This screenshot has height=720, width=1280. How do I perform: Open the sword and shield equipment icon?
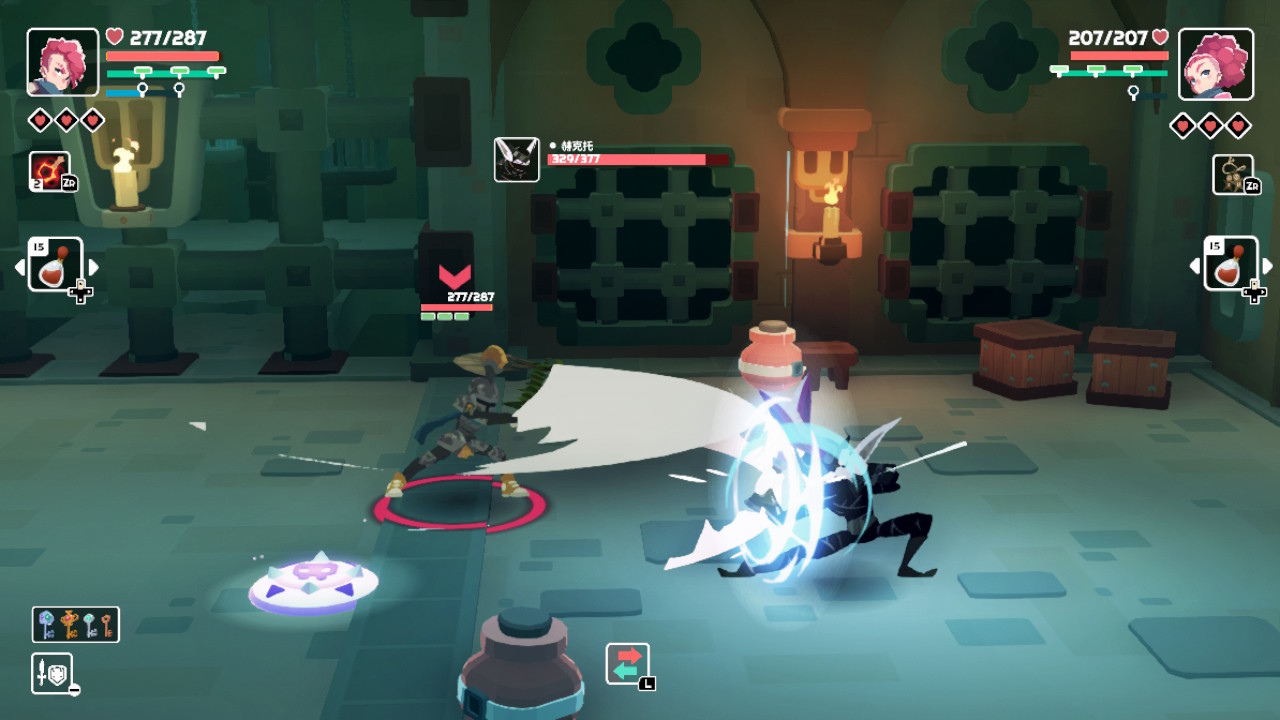(x=51, y=672)
